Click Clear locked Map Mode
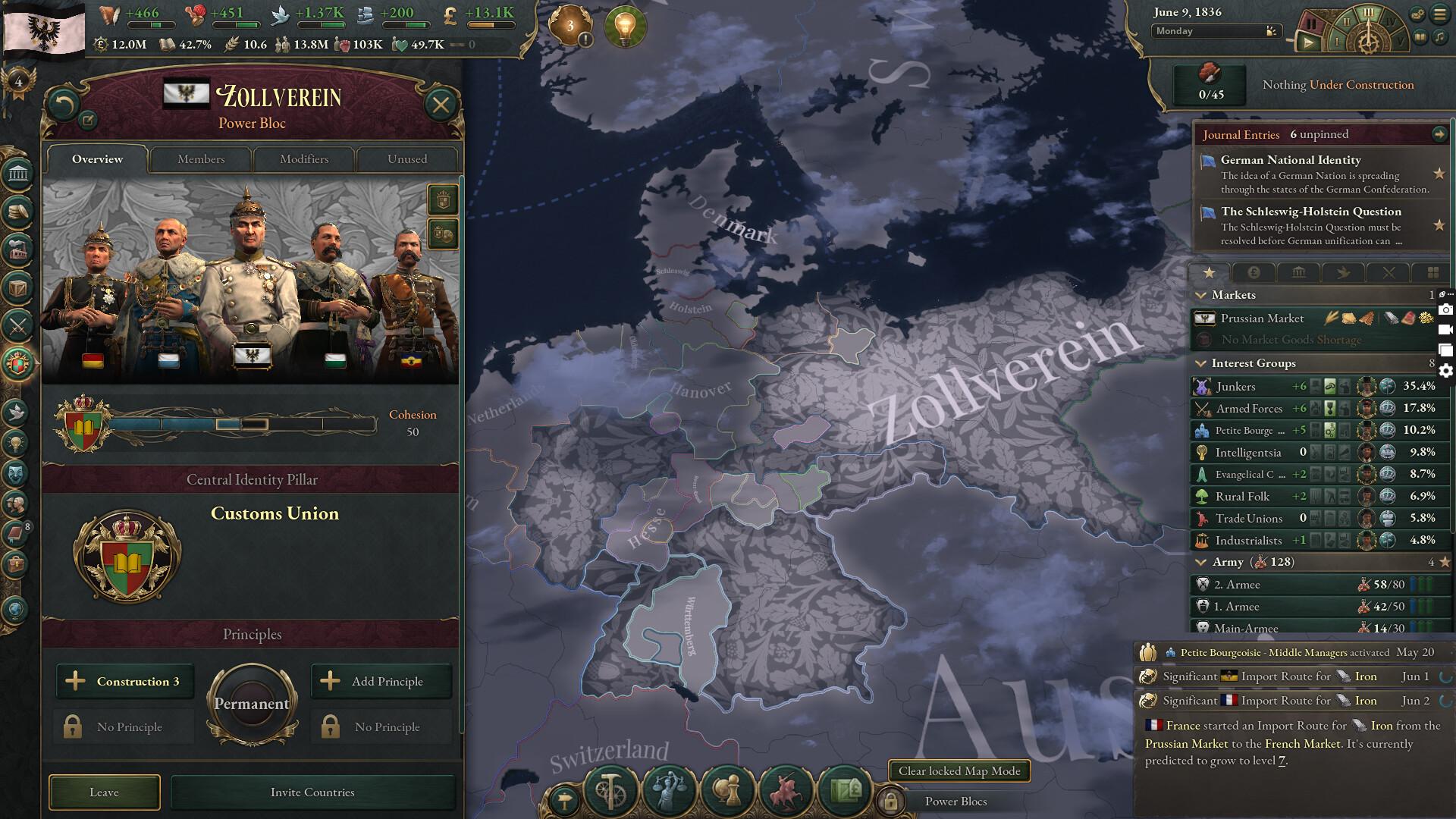Screen dimensions: 1456x819 (x=961, y=770)
